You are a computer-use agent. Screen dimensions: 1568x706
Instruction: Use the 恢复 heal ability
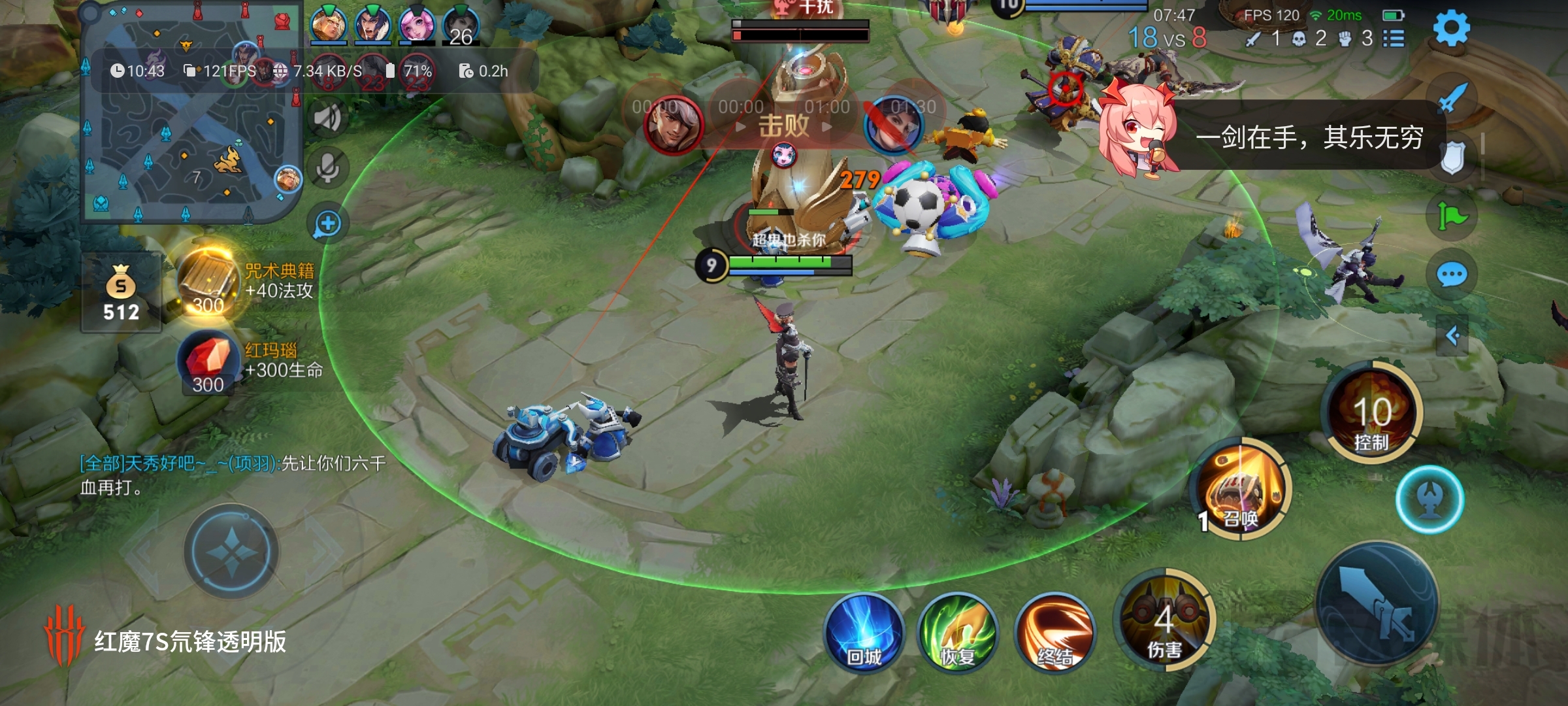click(958, 633)
